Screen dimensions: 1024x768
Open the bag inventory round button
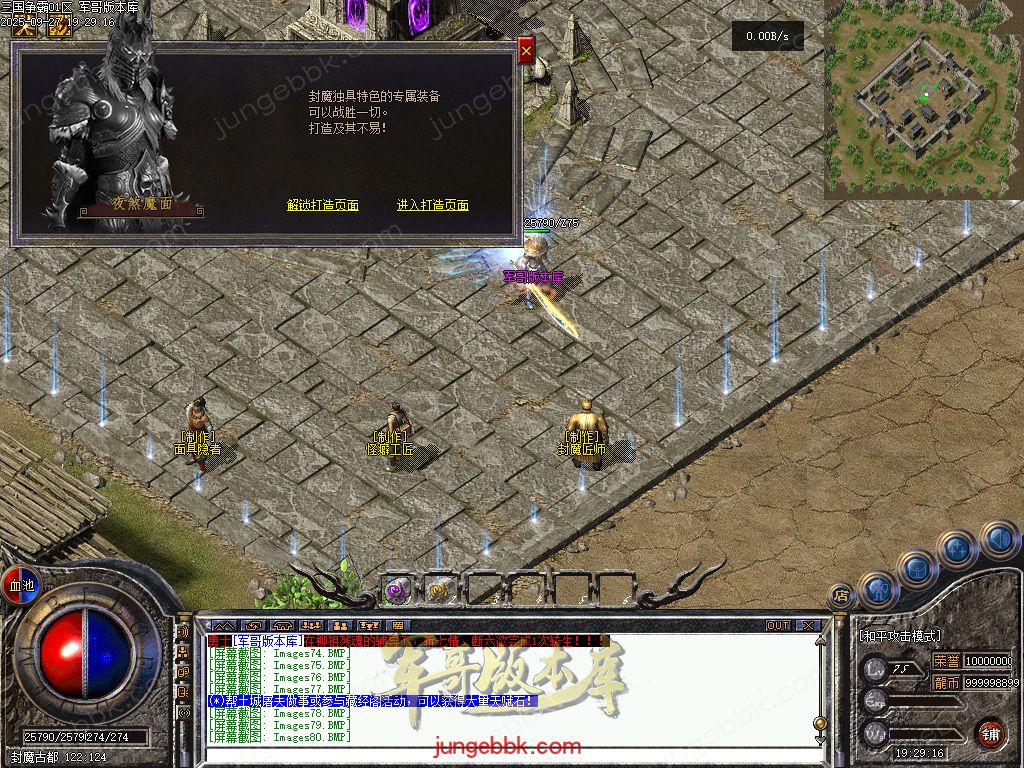pyautogui.click(x=916, y=569)
